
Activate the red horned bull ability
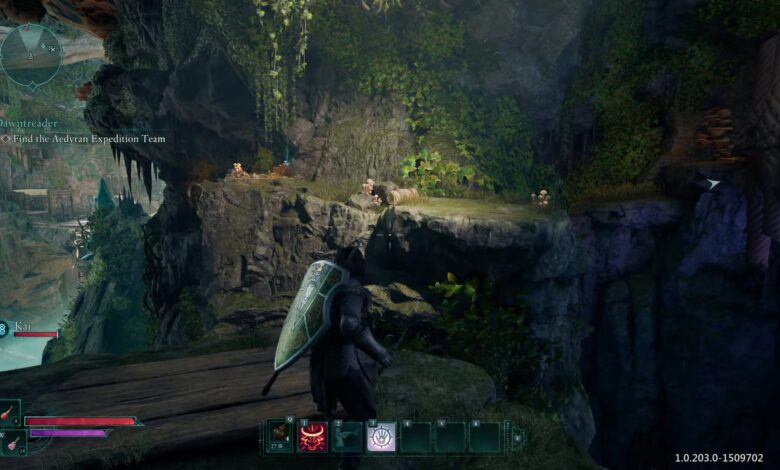(312, 437)
